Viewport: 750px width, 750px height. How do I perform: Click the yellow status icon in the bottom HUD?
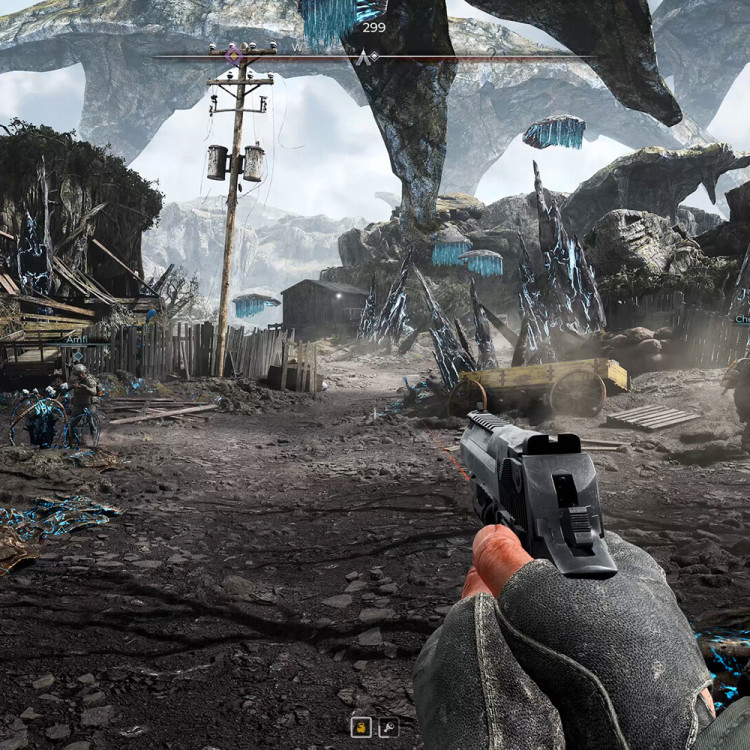click(x=361, y=727)
